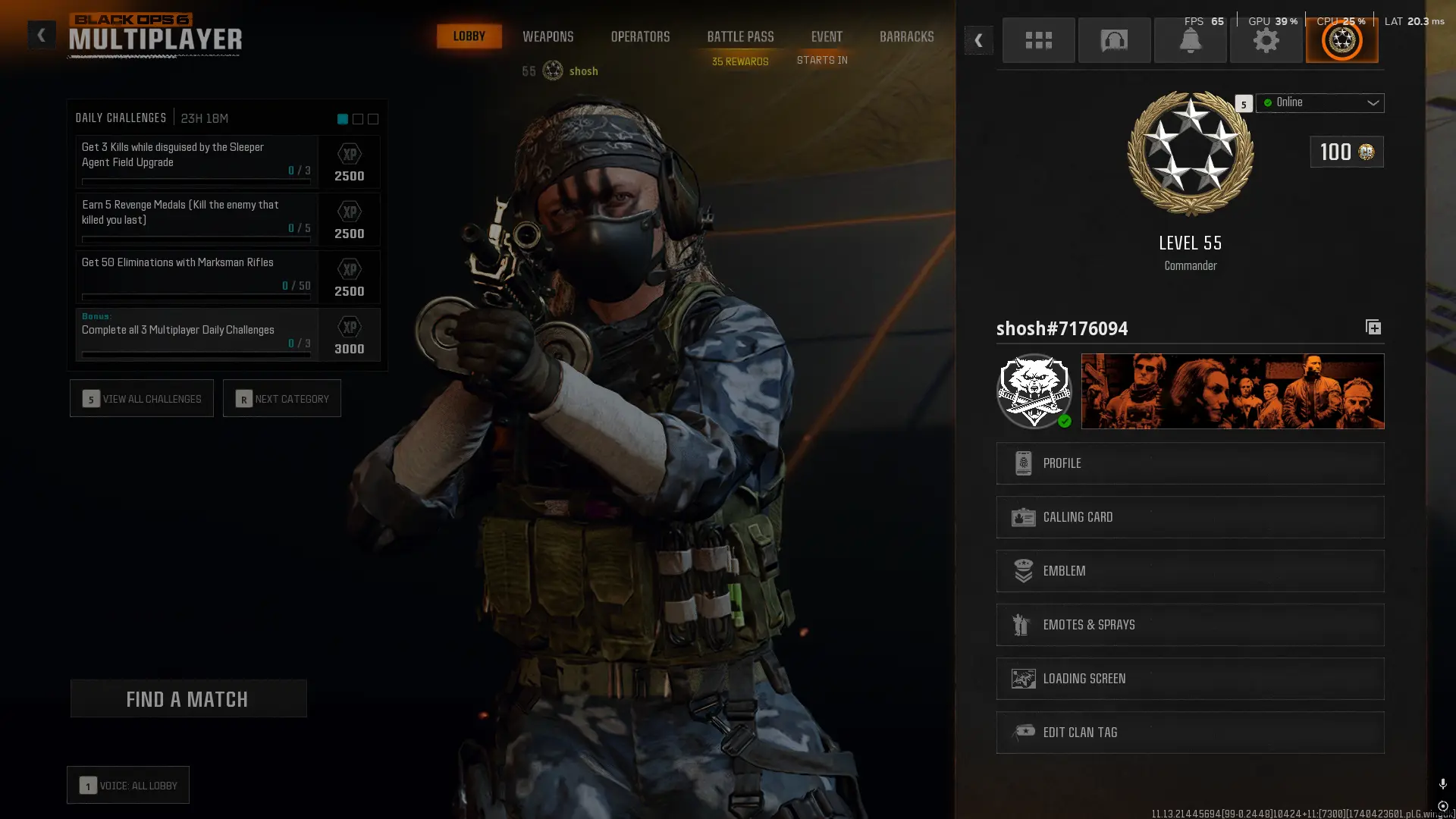
Task: Click View All Challenges
Action: point(141,398)
